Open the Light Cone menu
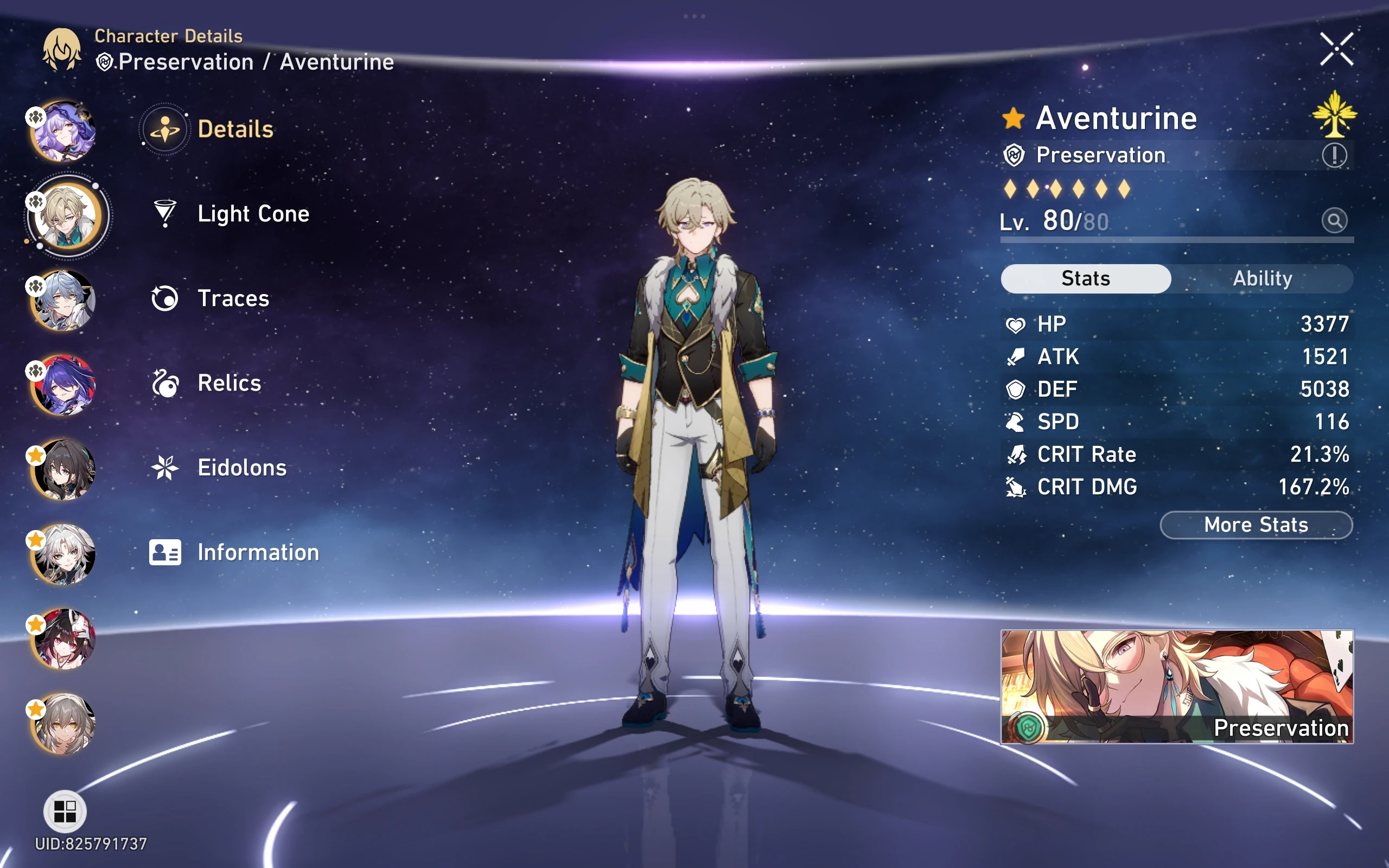 (252, 214)
